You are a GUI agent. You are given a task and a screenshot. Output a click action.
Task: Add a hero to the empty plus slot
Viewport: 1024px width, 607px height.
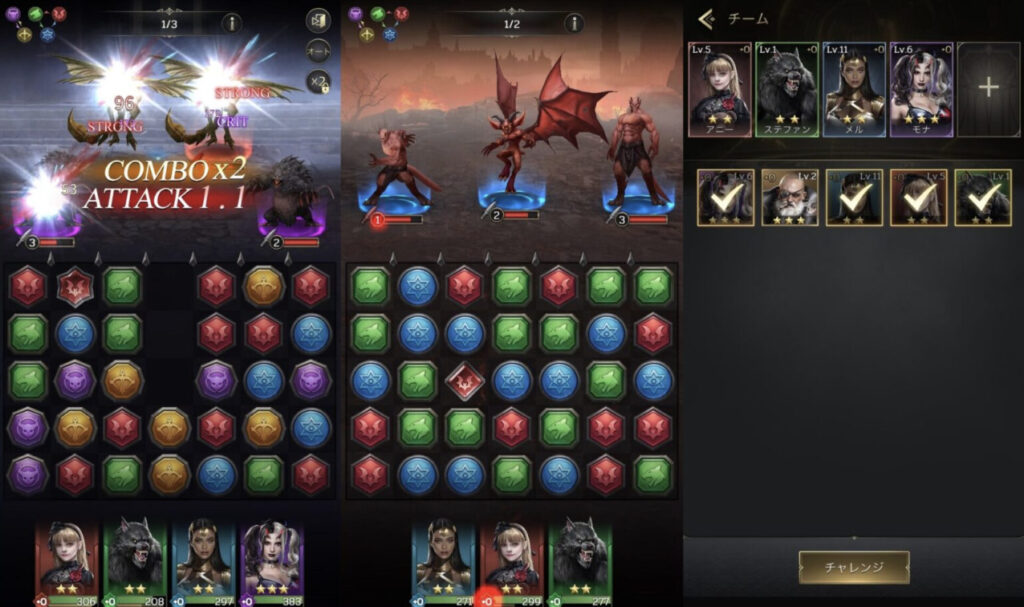(x=988, y=88)
